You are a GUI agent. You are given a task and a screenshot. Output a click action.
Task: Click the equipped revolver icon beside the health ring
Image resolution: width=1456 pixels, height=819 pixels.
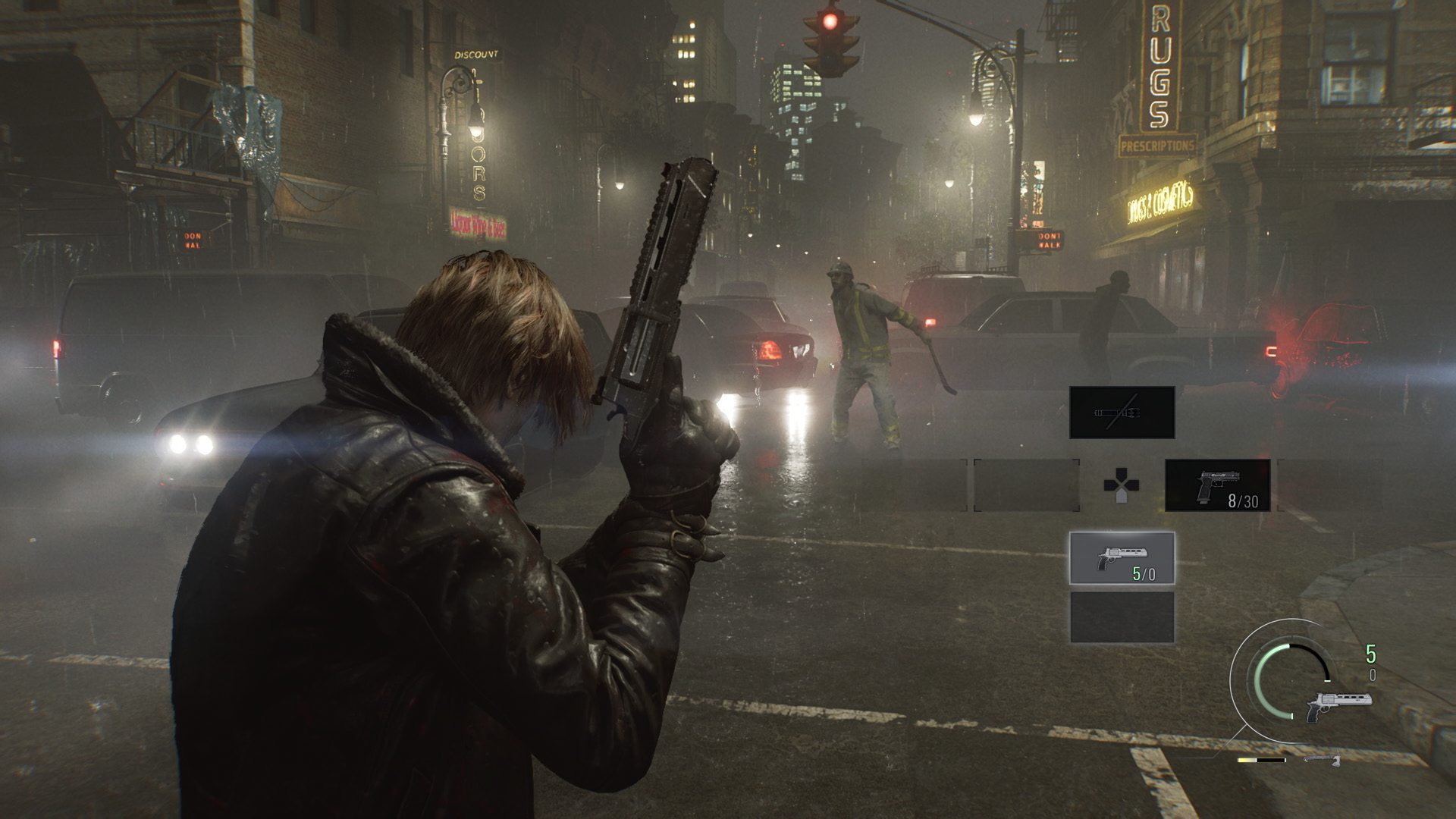coord(1338,705)
